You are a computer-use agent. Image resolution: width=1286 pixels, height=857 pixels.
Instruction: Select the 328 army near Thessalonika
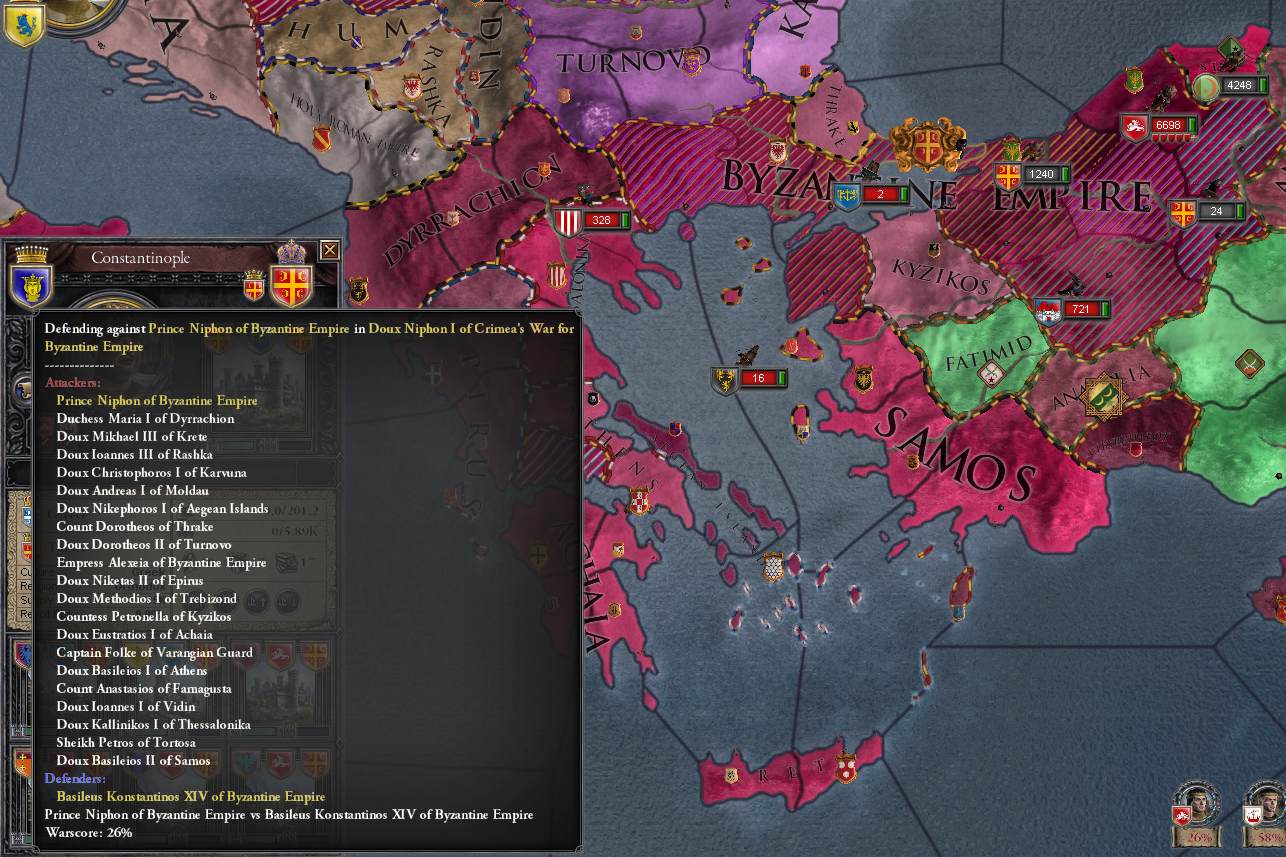pos(601,217)
